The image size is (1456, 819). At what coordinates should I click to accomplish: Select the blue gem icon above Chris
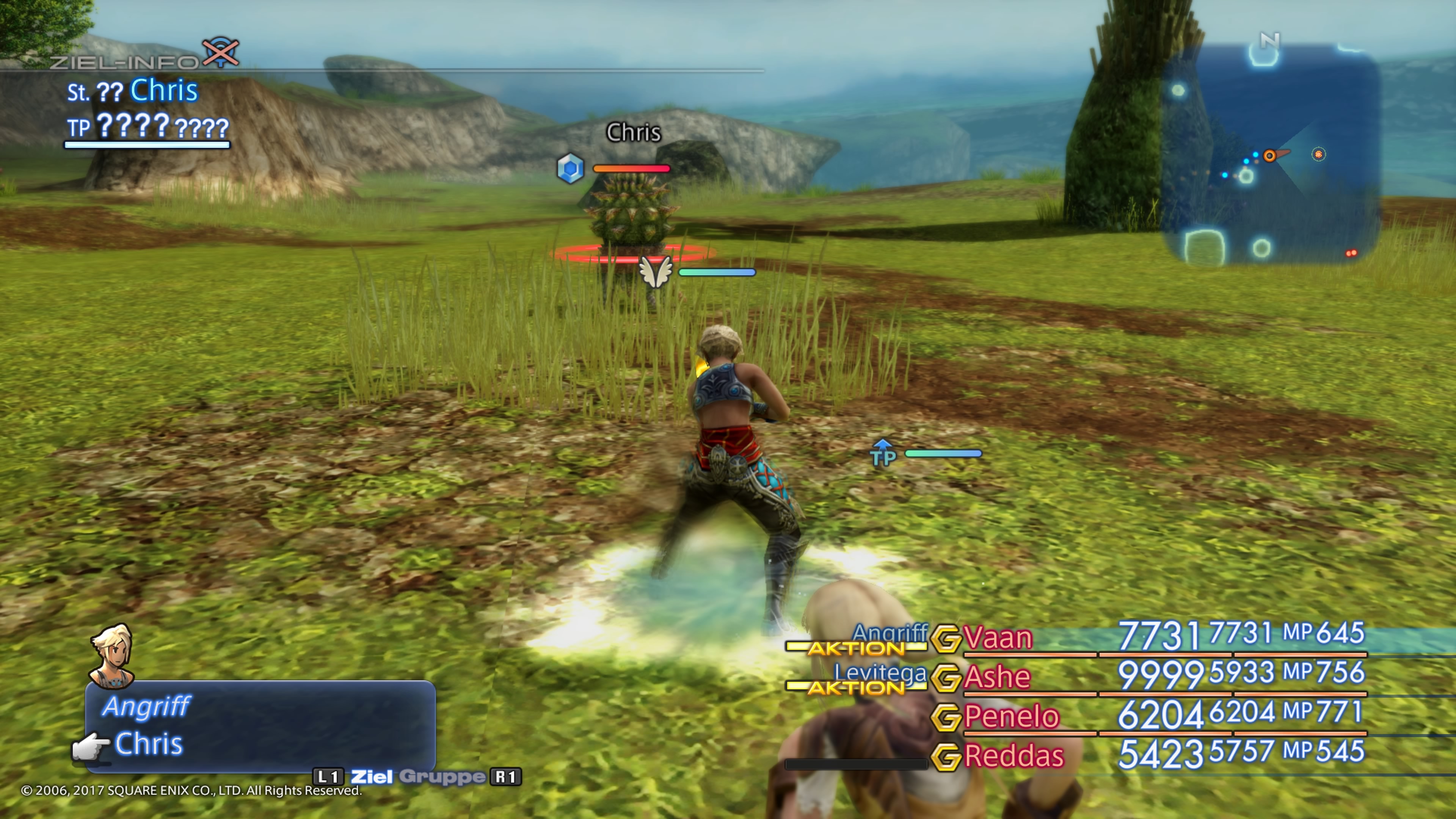click(x=571, y=168)
